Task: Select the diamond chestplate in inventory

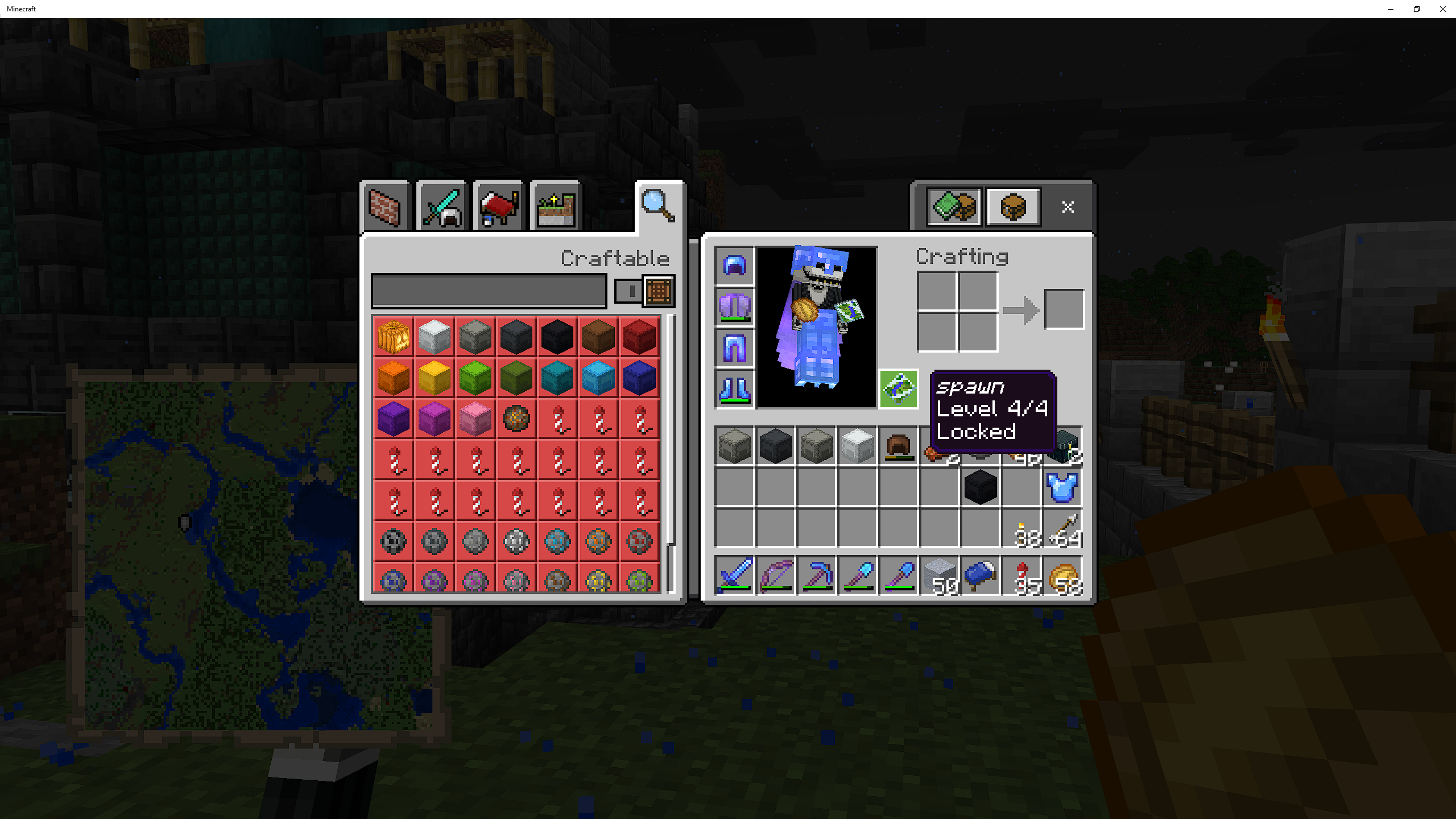Action: 1061,488
